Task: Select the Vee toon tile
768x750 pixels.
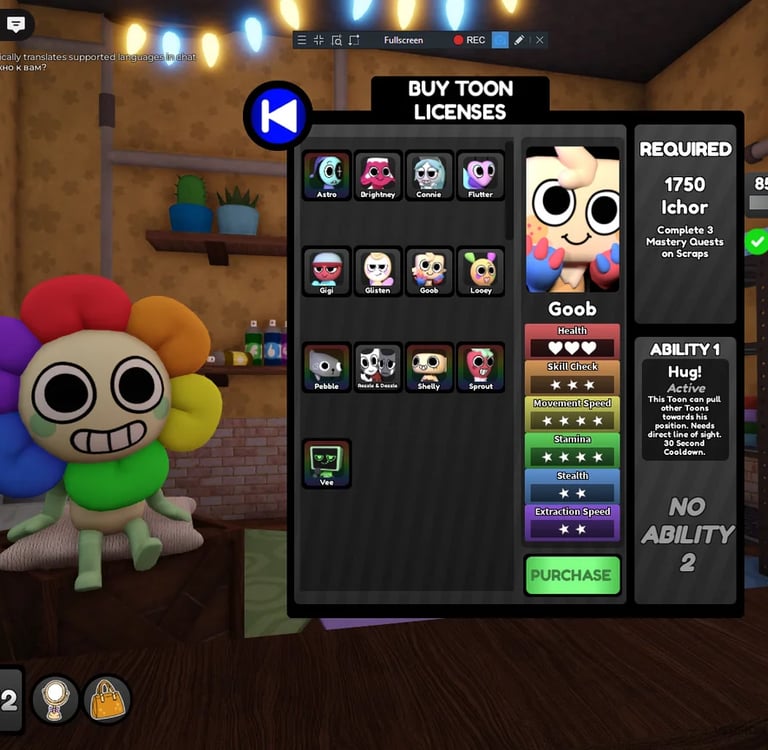Action: coord(327,463)
